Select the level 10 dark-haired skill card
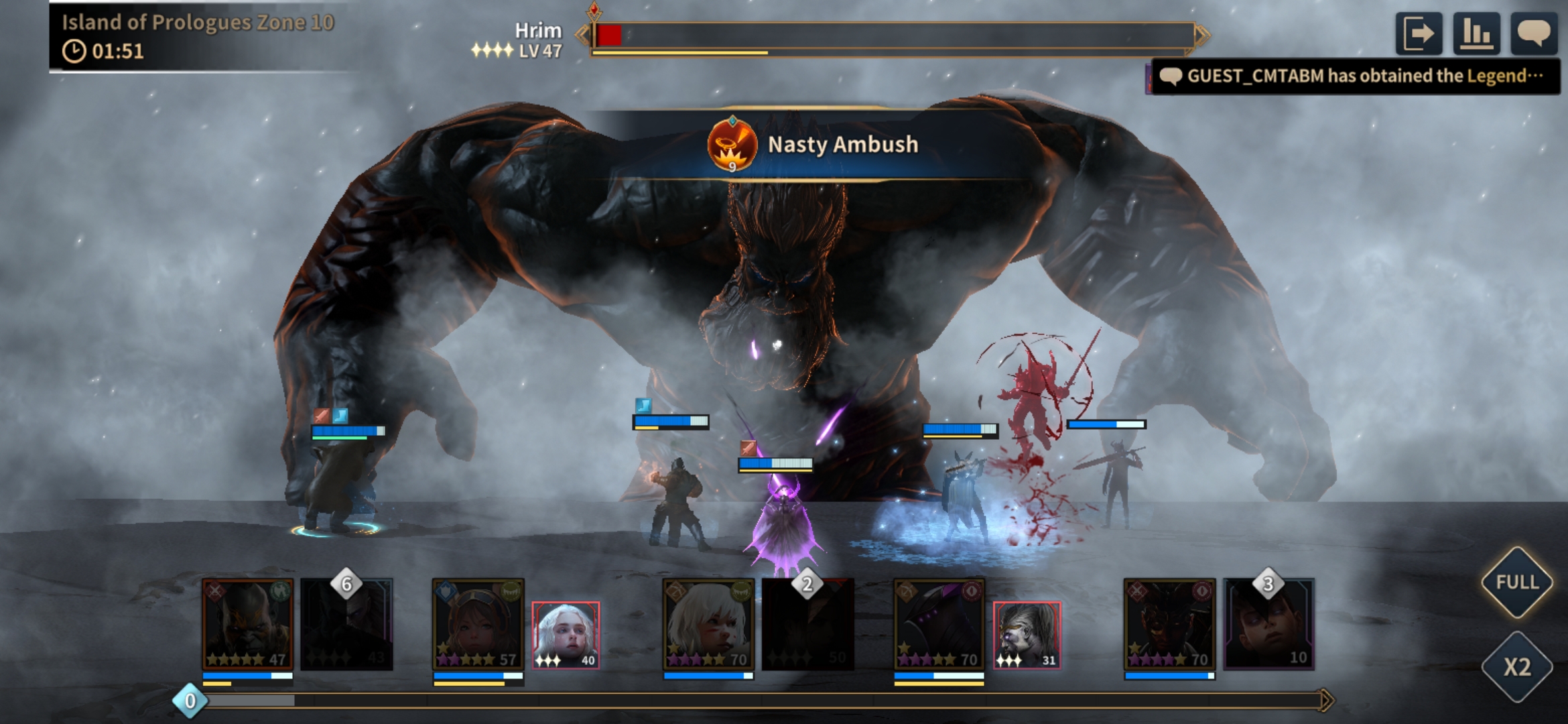This screenshot has height=724, width=1568. (1269, 625)
